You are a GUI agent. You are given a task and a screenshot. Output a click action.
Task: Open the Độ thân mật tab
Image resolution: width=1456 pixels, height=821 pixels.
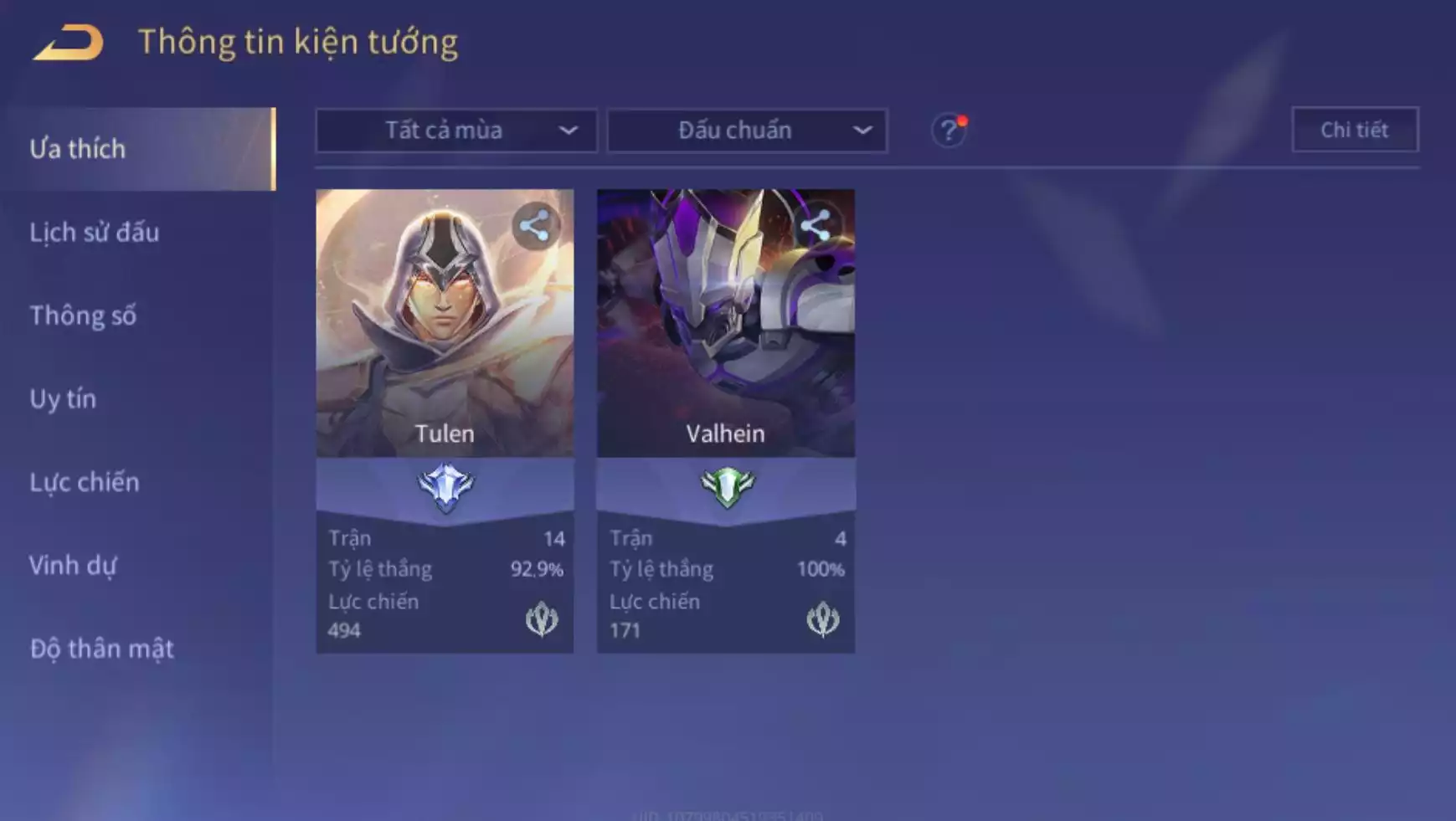click(102, 649)
